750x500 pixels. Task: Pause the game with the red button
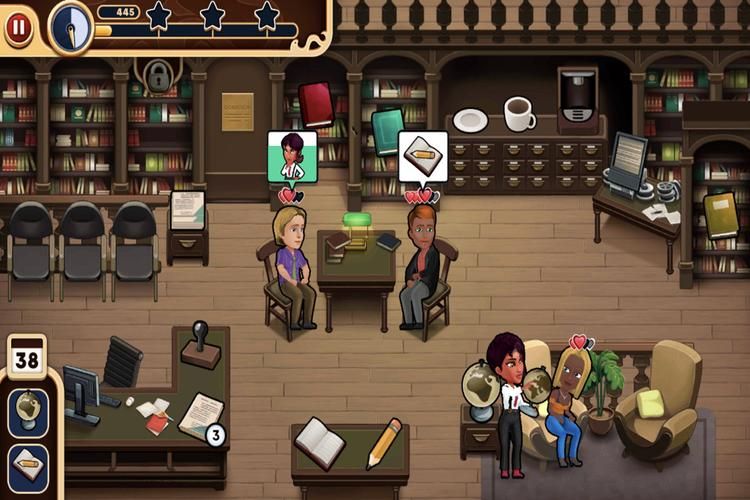[18, 27]
